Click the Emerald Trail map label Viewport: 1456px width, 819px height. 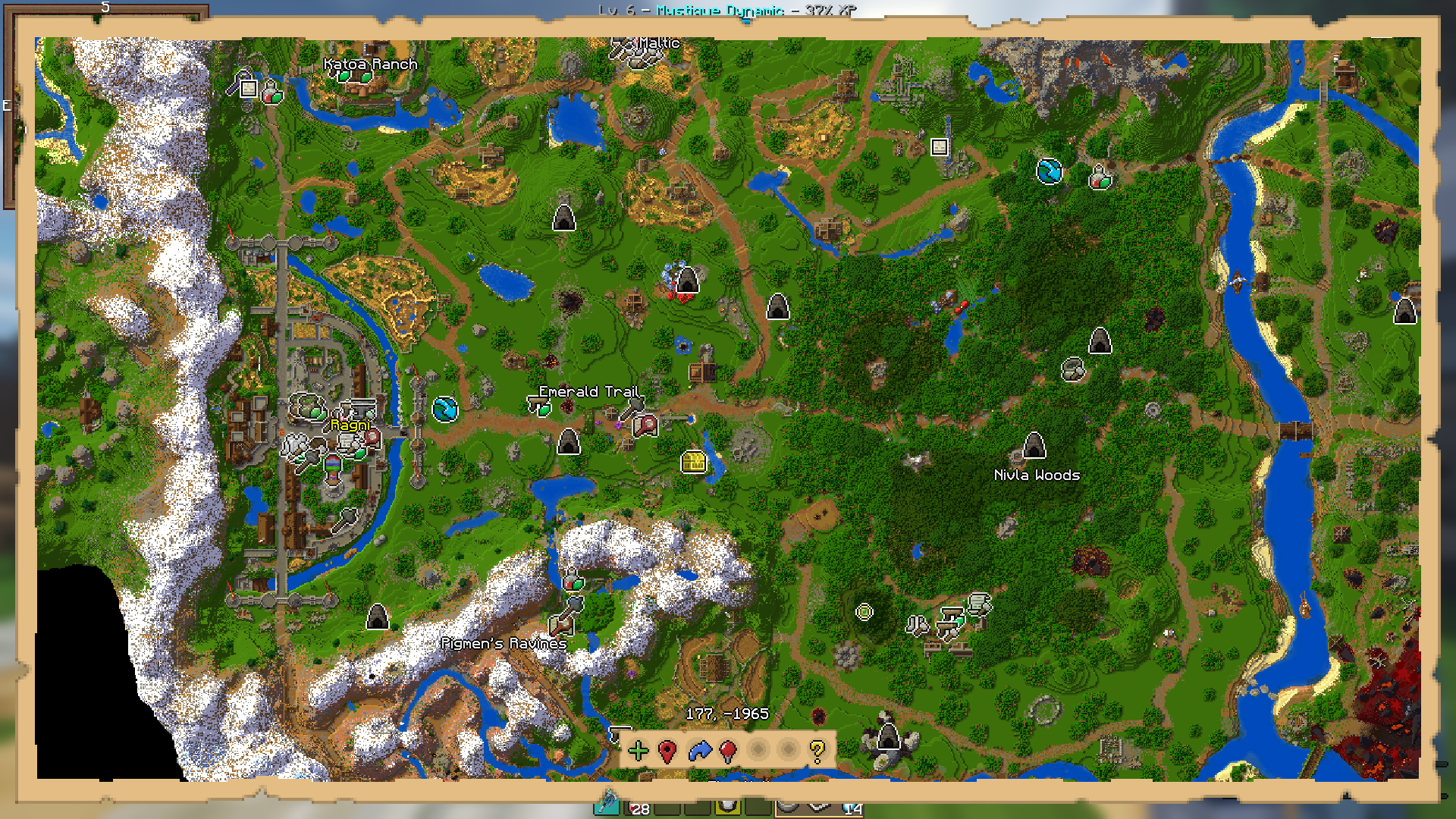588,391
